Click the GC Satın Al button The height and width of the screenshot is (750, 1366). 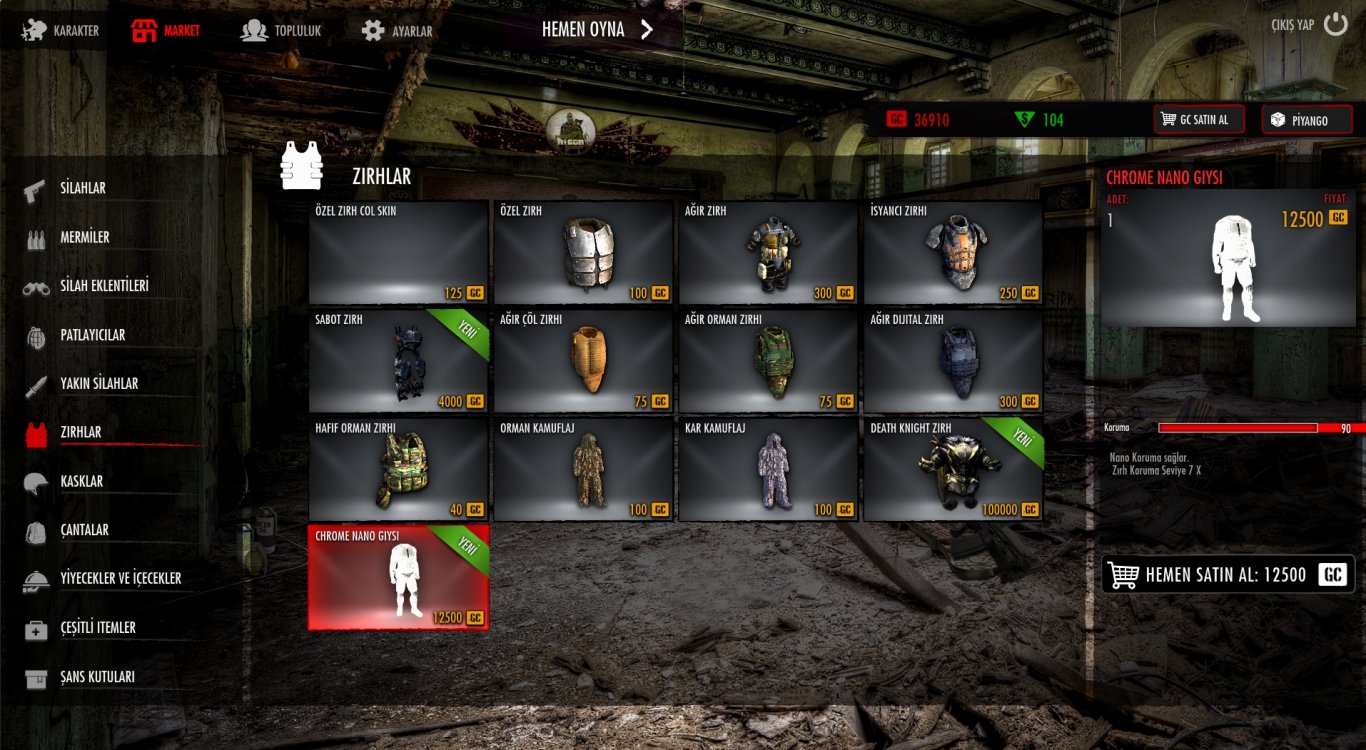tap(1198, 120)
